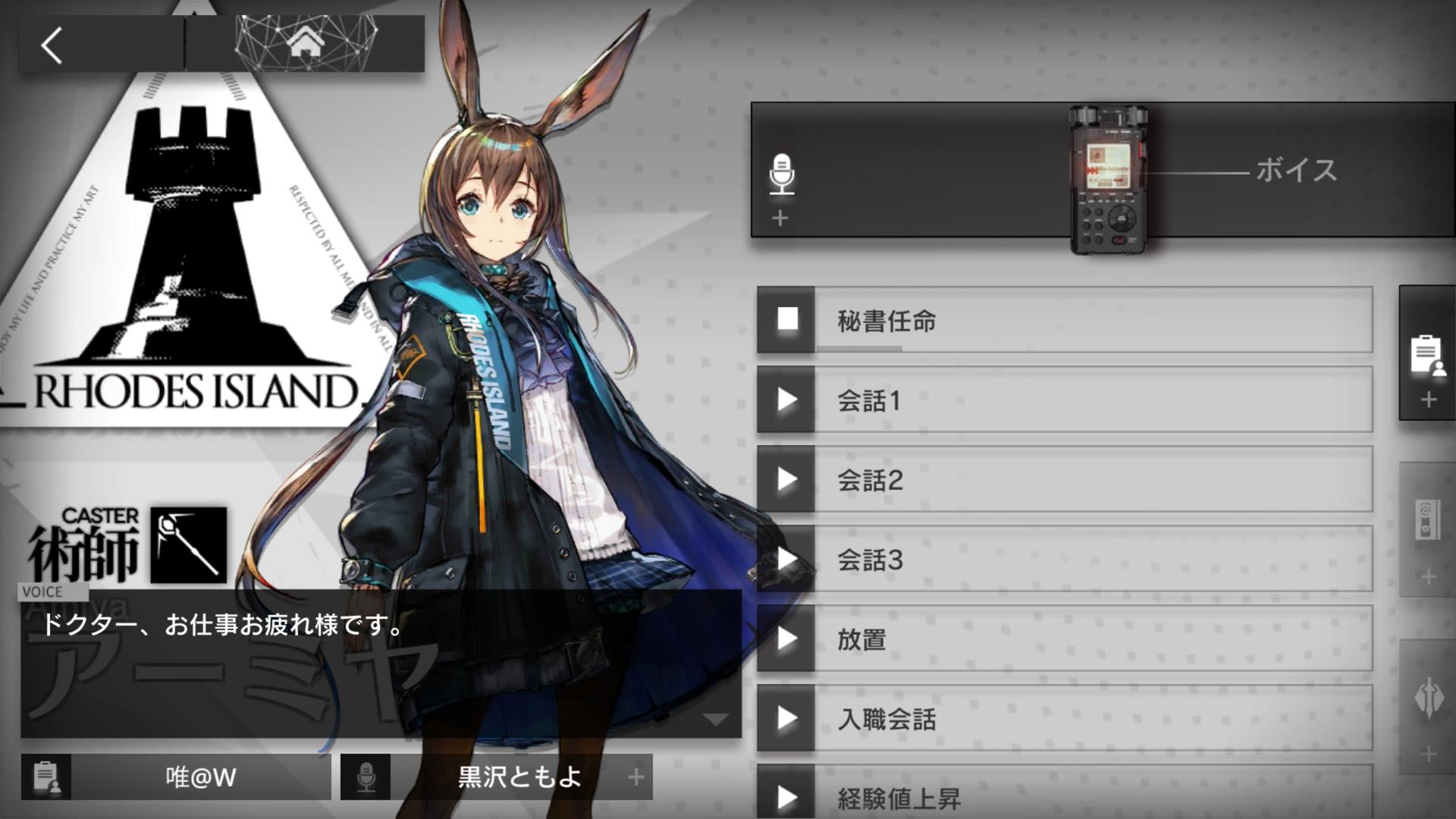
Task: Stop the 秘書任命 voice line
Action: [786, 319]
